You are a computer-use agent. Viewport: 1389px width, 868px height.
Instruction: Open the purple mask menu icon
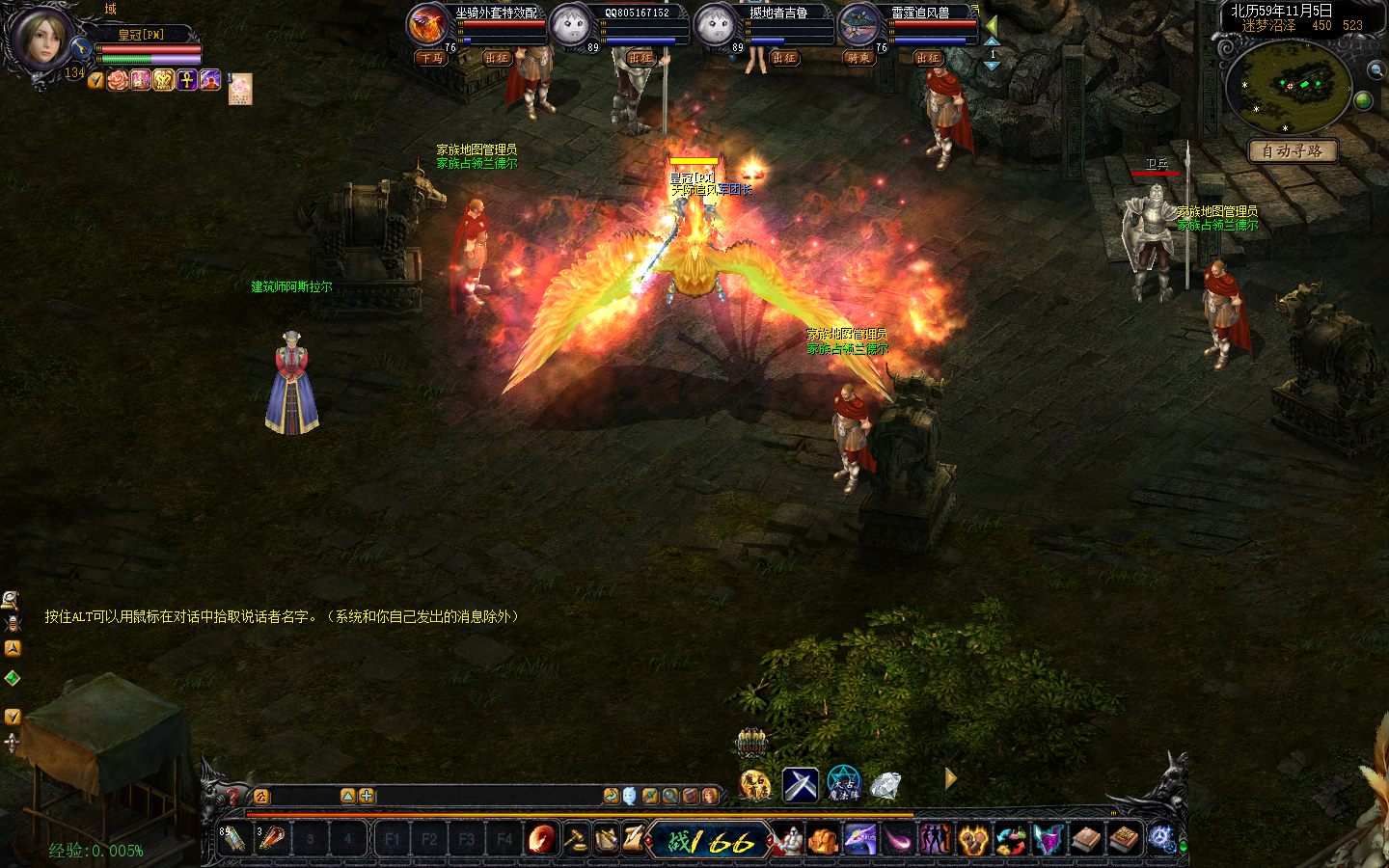point(1049,839)
